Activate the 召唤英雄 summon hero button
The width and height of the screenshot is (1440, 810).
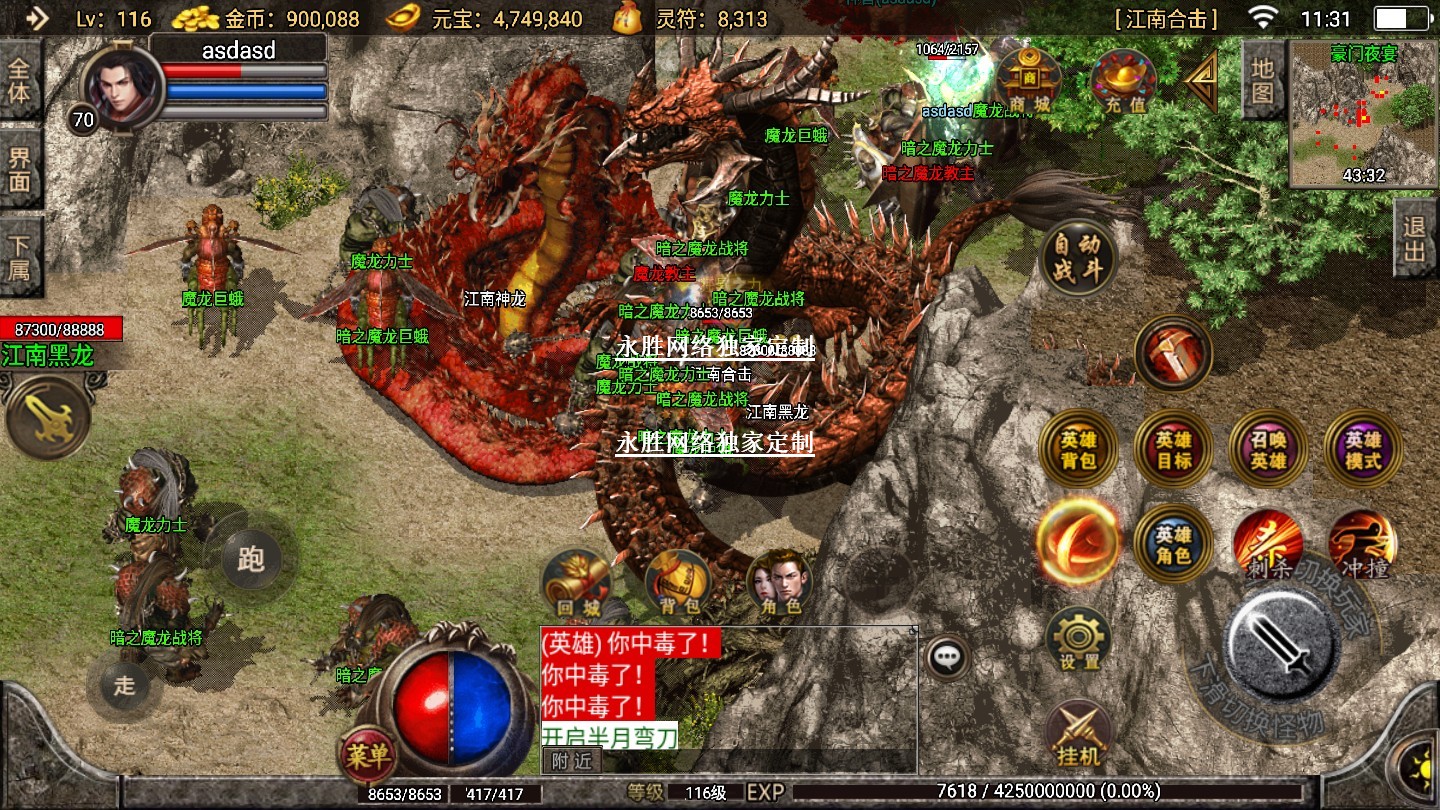tap(1268, 448)
